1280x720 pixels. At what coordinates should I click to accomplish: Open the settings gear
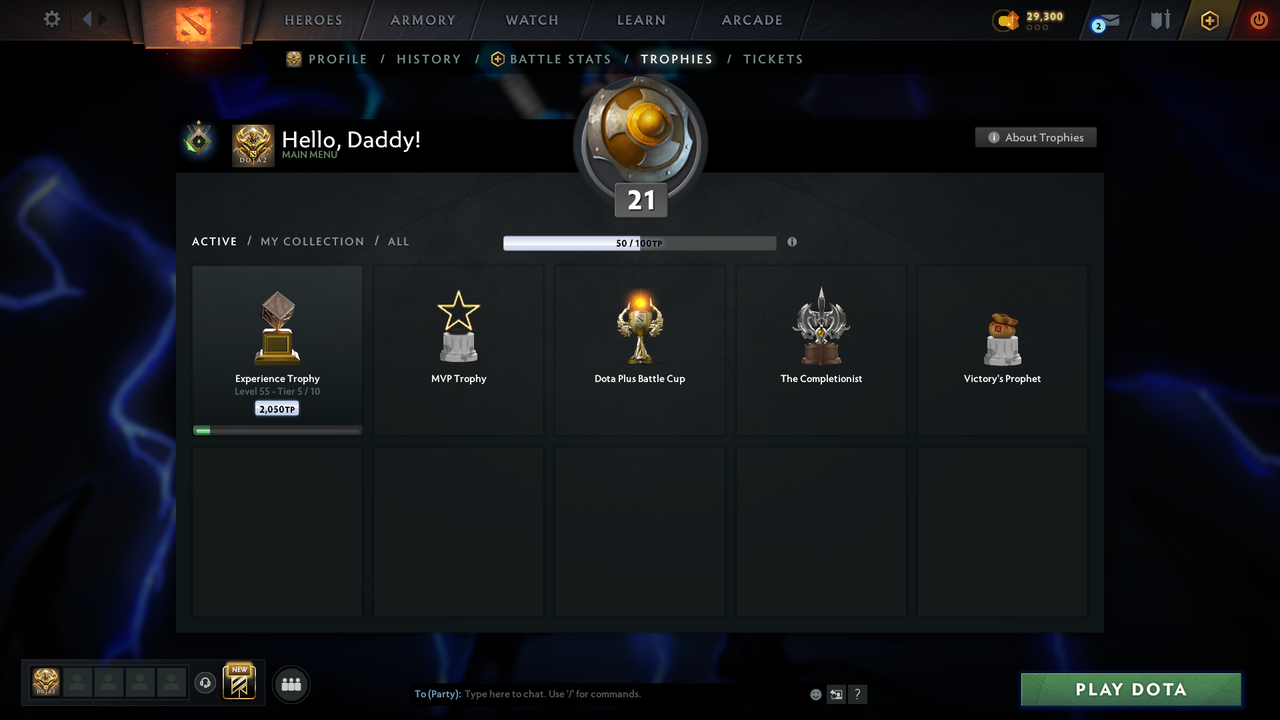click(50, 18)
